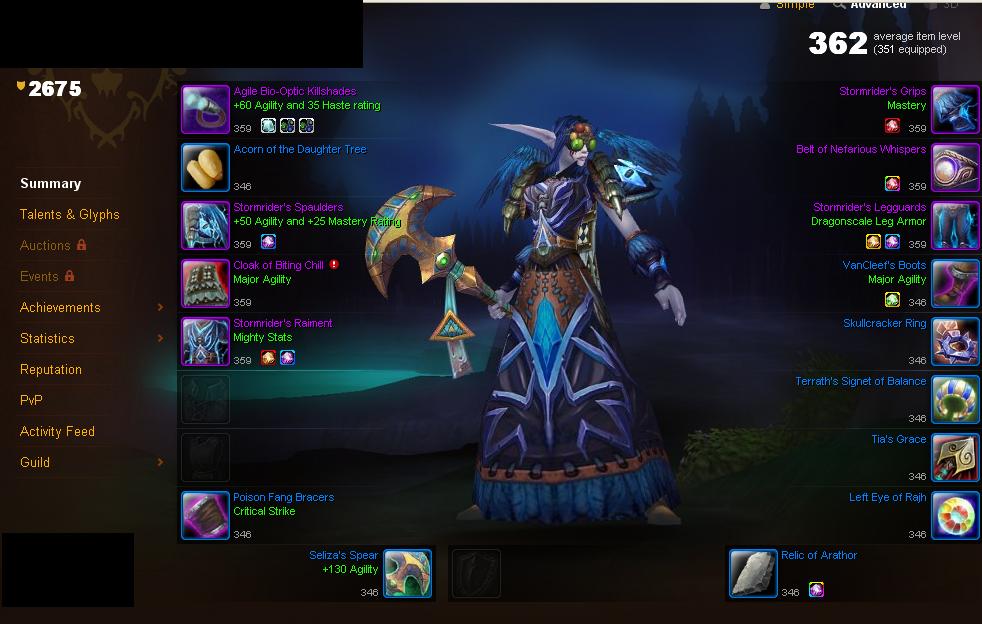Switch to the Advanced view
The width and height of the screenshot is (982, 624).
tap(877, 5)
